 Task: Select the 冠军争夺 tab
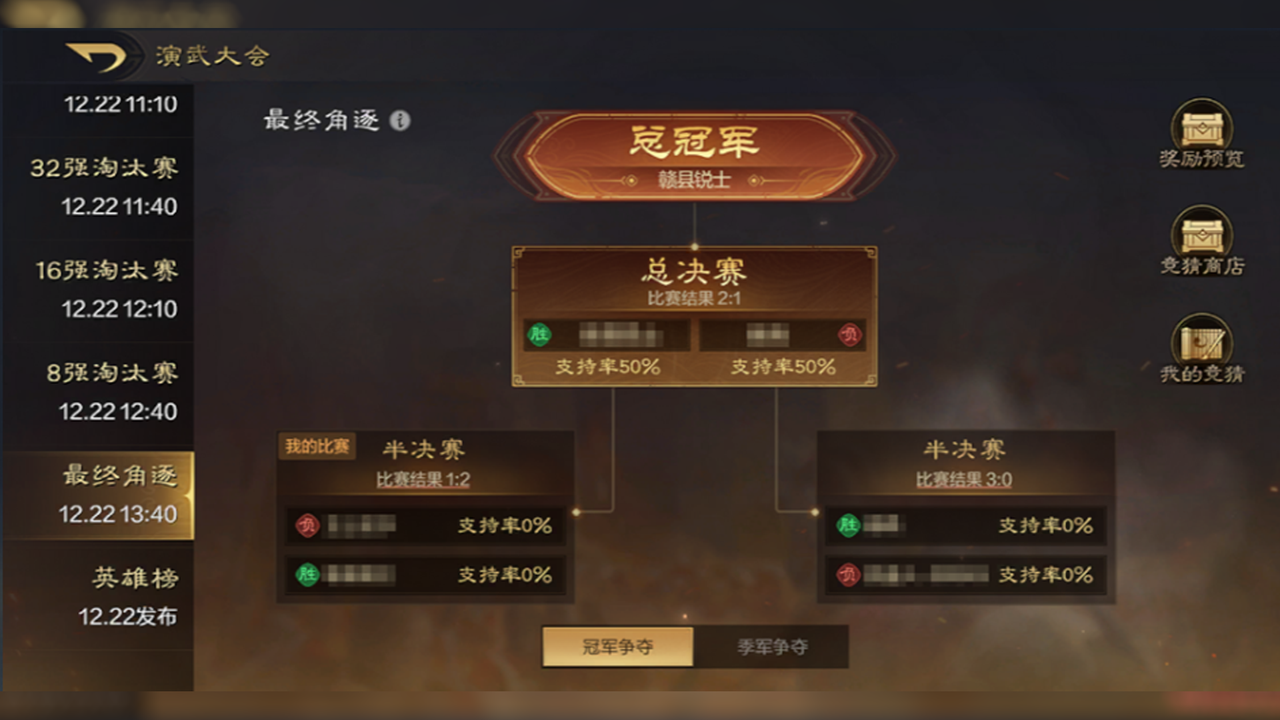pos(617,646)
